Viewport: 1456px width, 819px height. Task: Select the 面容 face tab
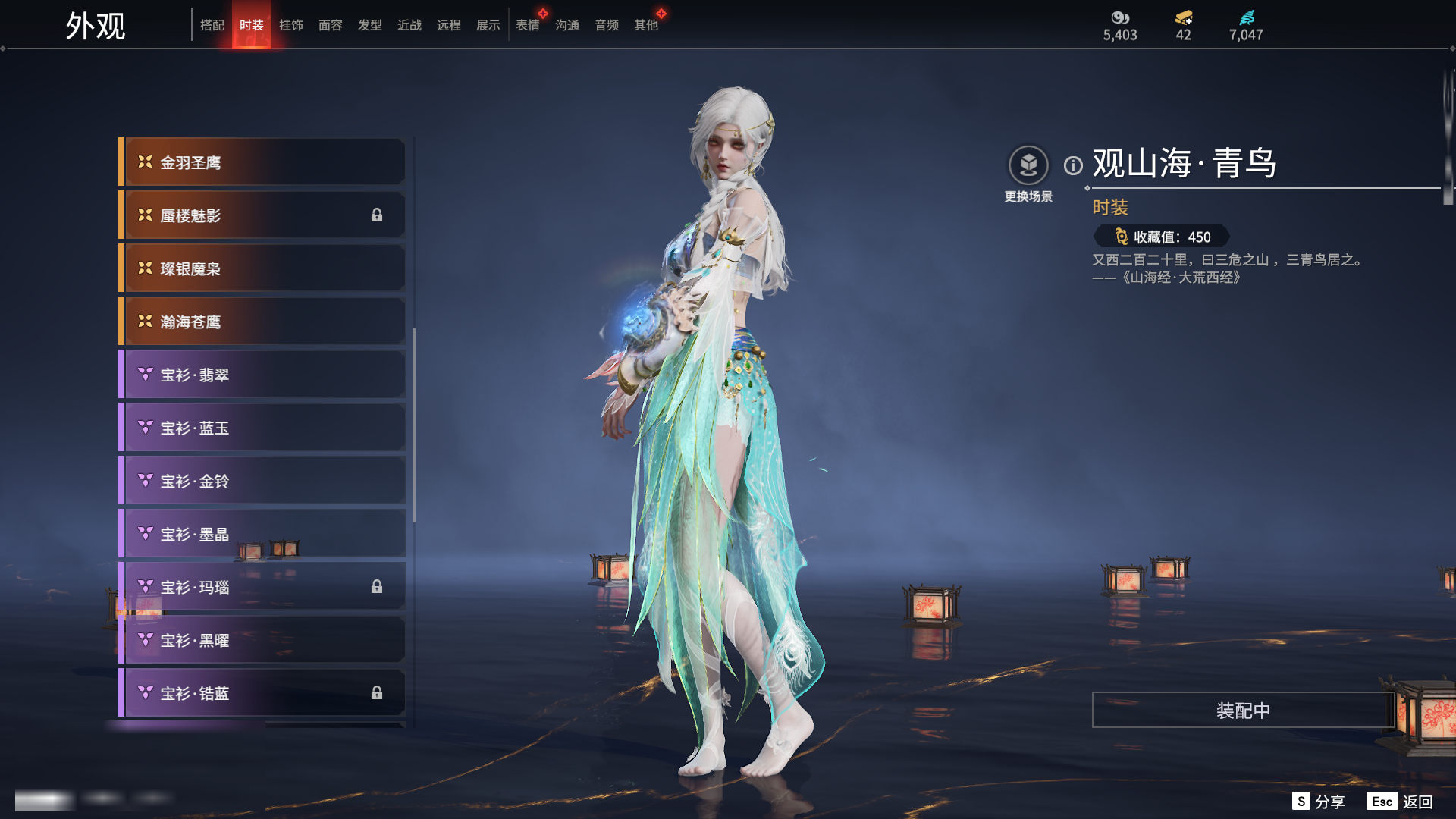tap(331, 25)
